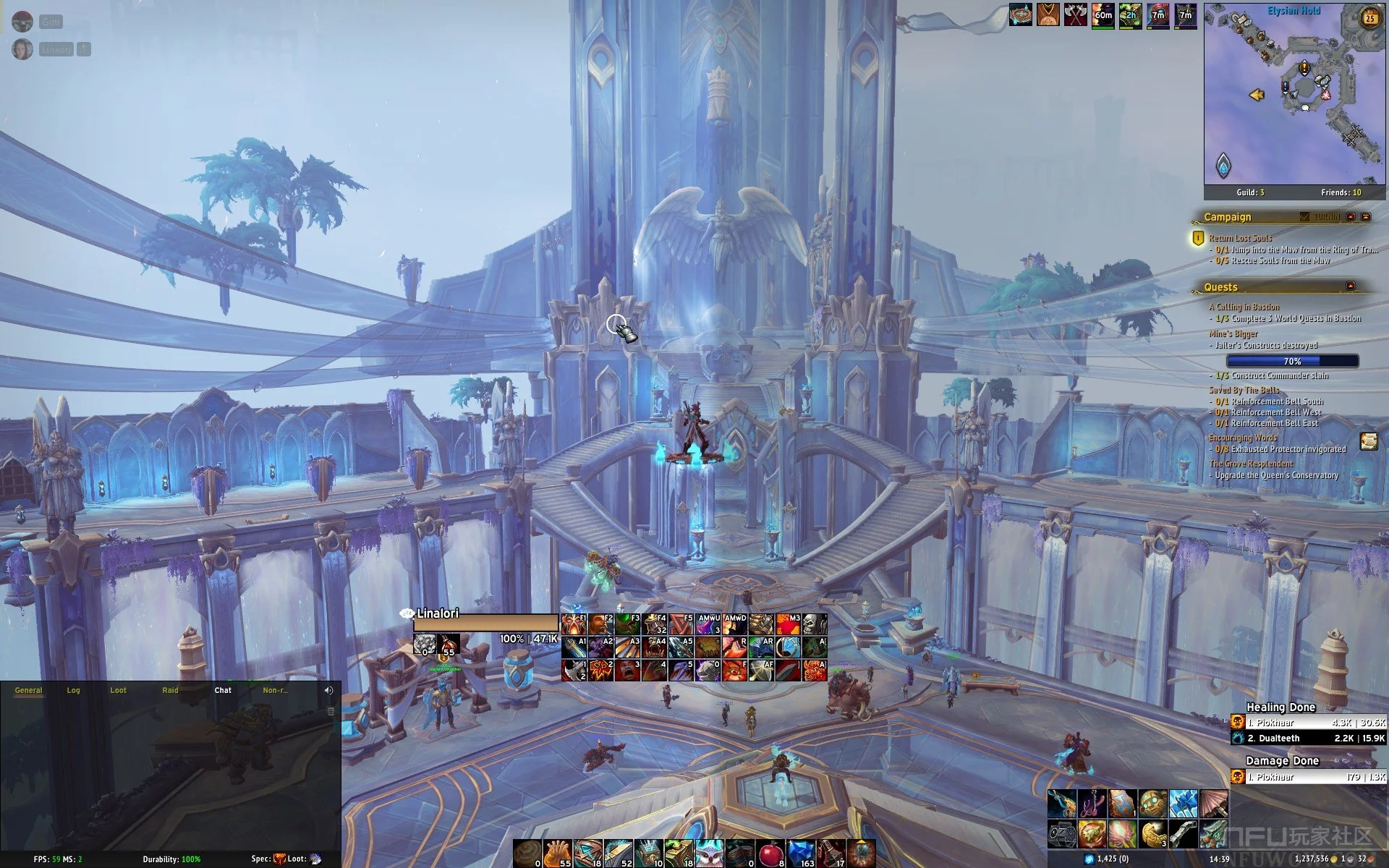Collapse the Quests tracker section
The image size is (1389, 868).
(1350, 286)
